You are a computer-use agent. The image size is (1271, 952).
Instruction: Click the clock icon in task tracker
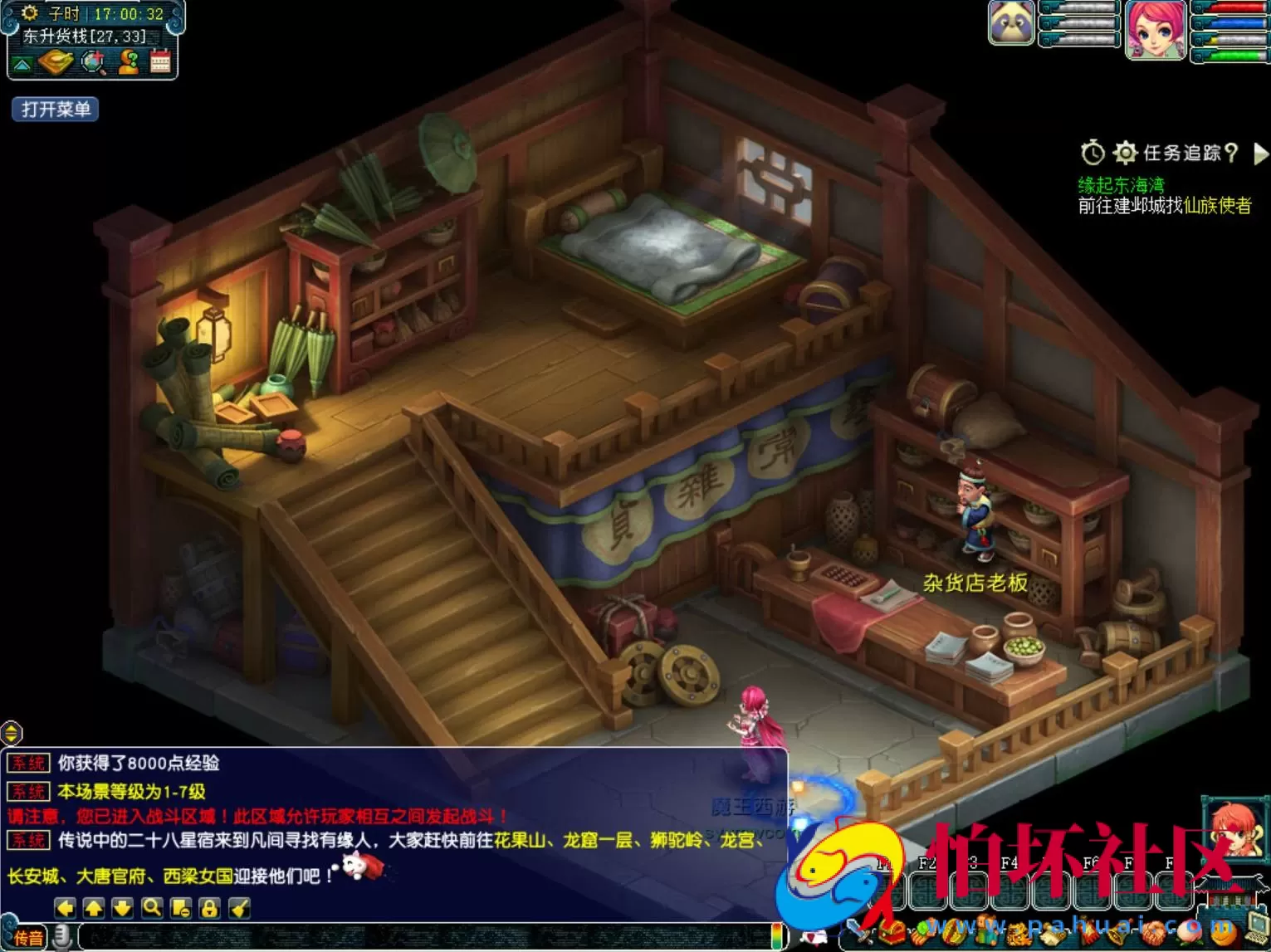coord(1092,153)
